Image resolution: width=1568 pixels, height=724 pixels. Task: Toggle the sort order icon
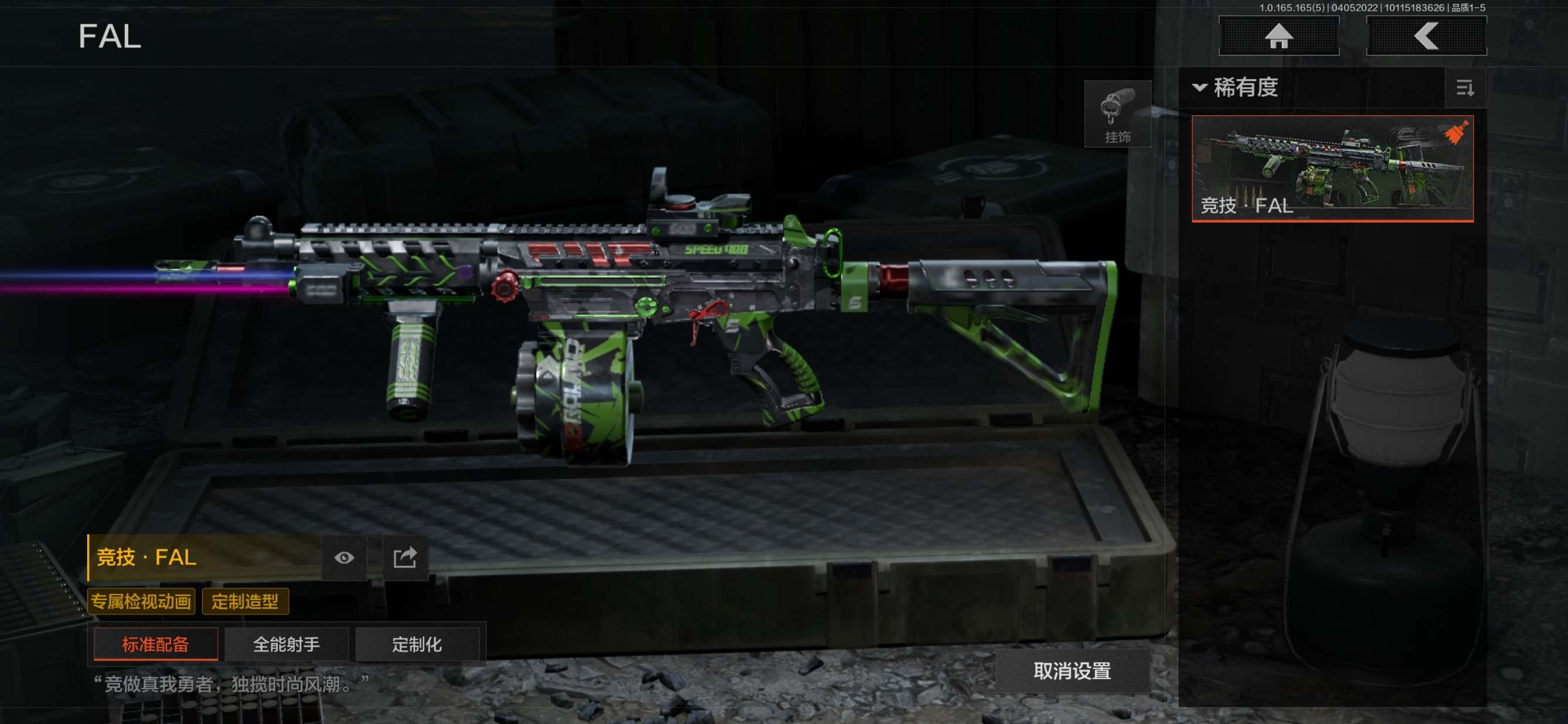tap(1464, 88)
